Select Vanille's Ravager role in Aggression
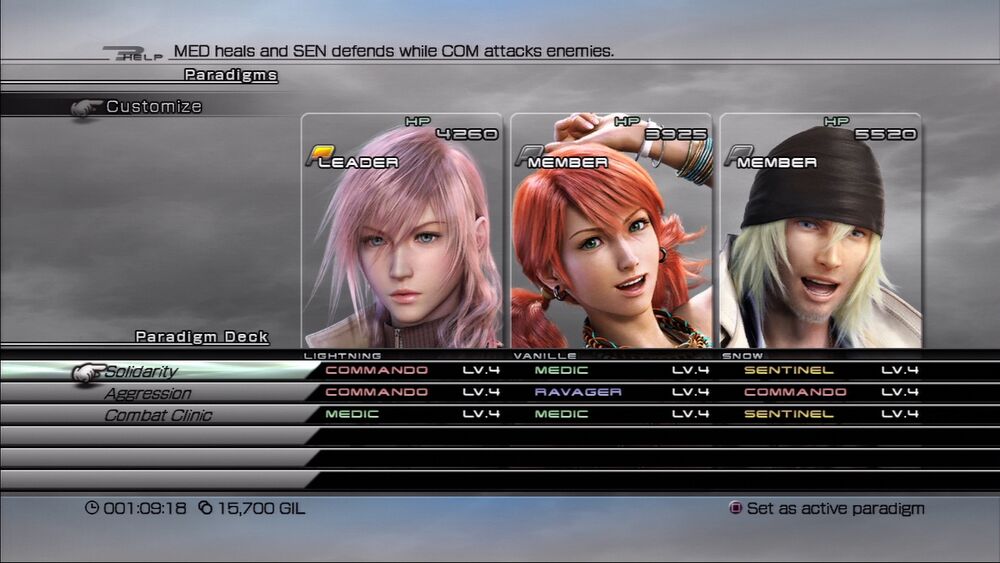The width and height of the screenshot is (1000, 563). pyautogui.click(x=578, y=392)
